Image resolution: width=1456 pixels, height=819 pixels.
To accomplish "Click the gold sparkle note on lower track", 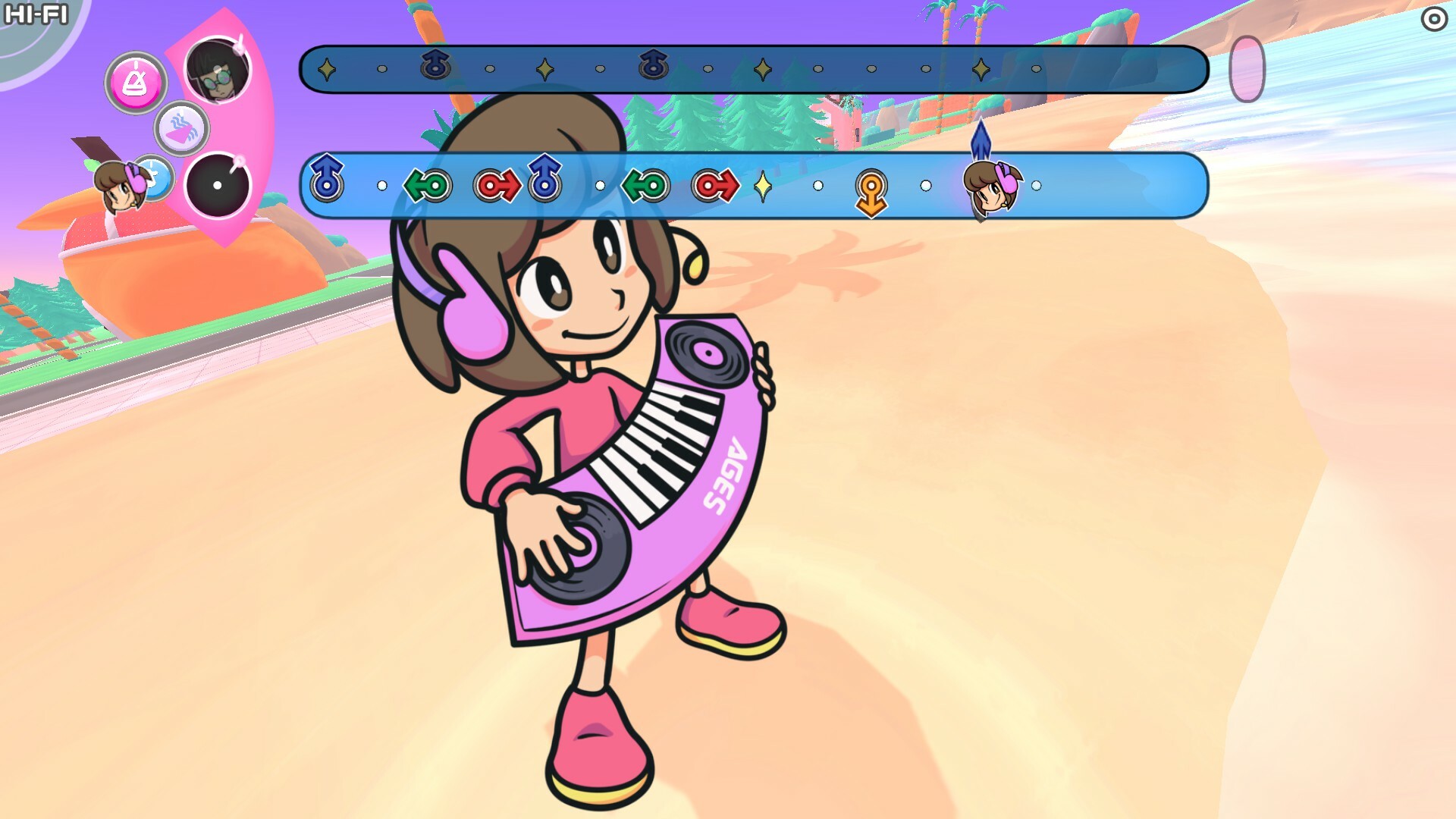I will (x=762, y=184).
